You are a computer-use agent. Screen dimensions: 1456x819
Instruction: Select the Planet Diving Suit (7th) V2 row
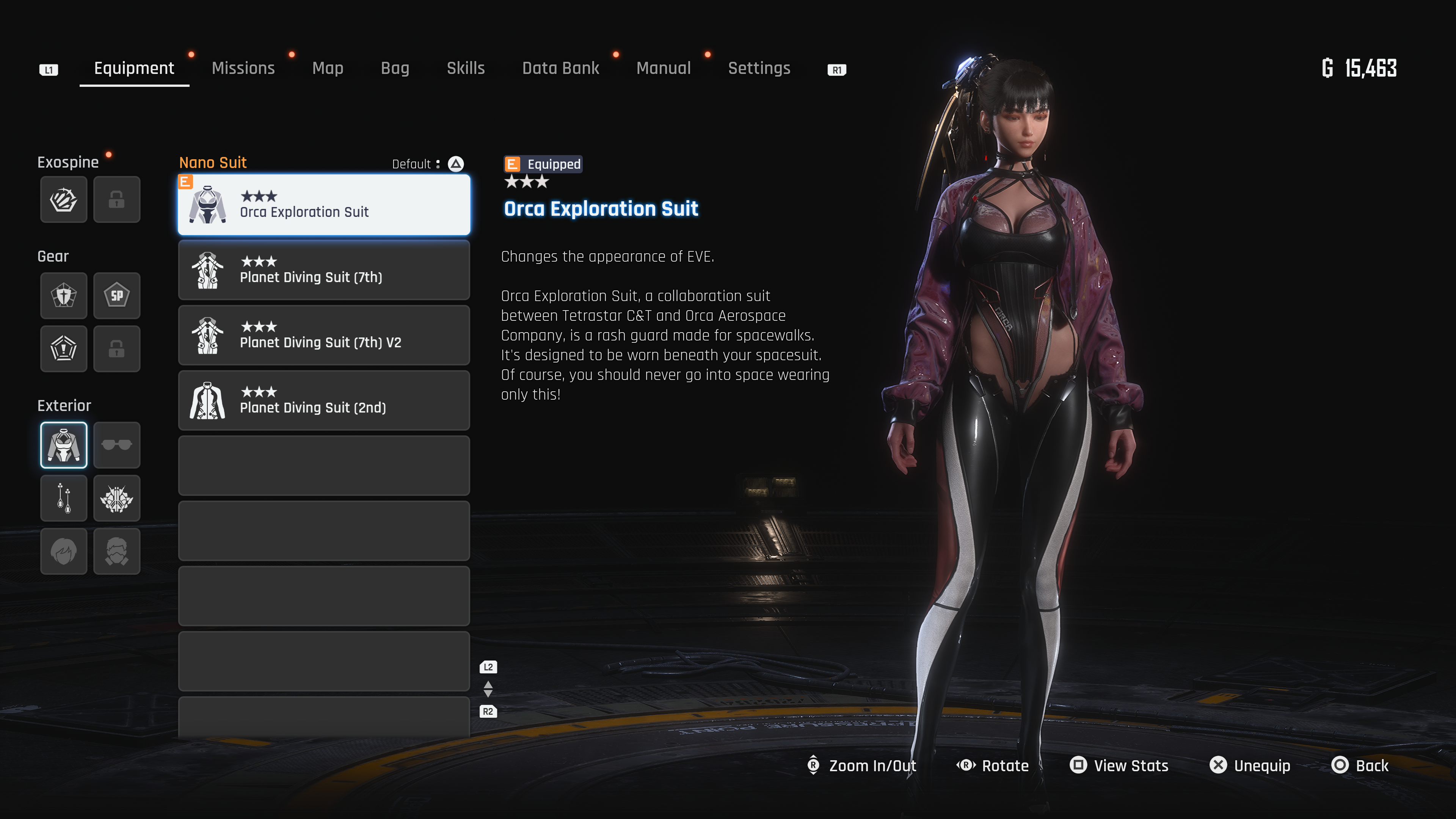pyautogui.click(x=324, y=335)
